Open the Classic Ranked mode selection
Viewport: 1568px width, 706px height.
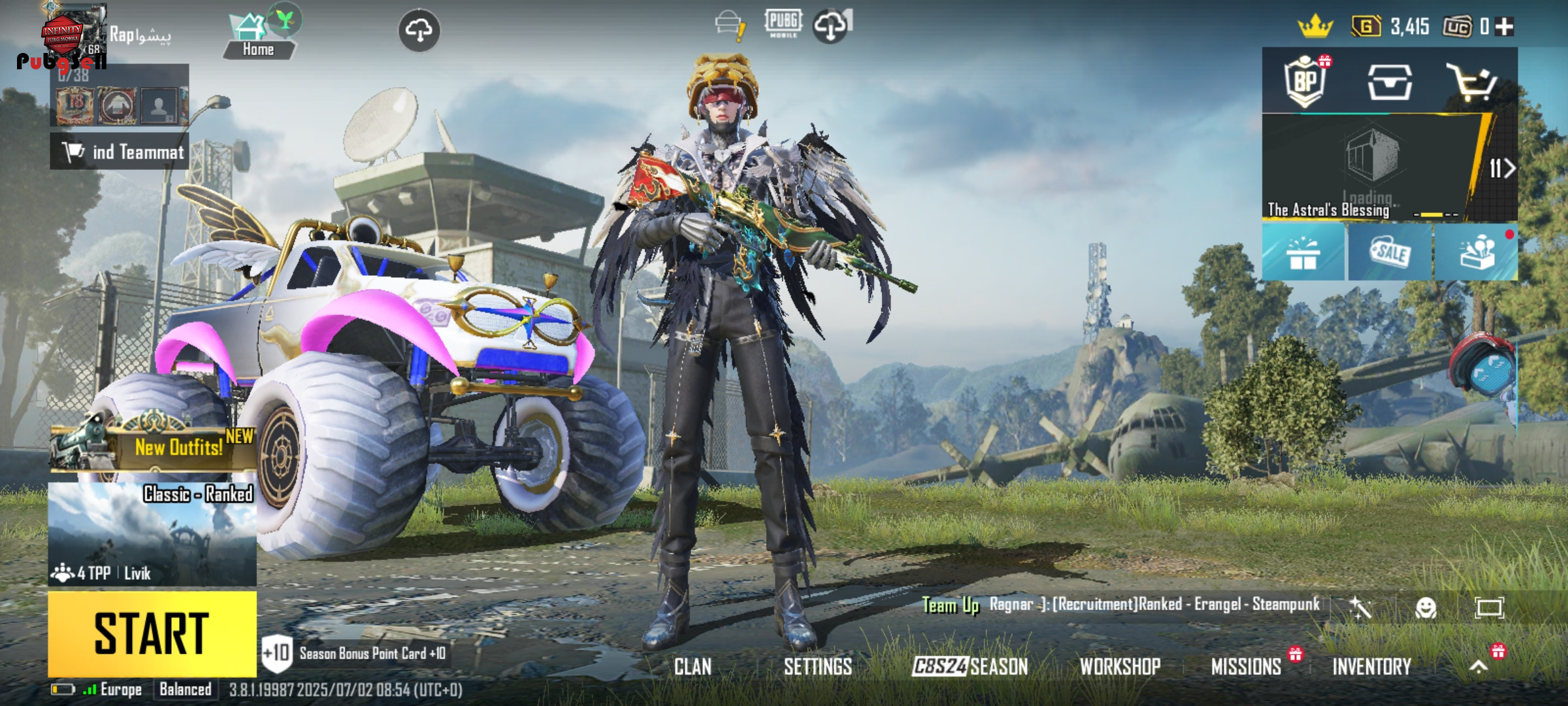[152, 533]
